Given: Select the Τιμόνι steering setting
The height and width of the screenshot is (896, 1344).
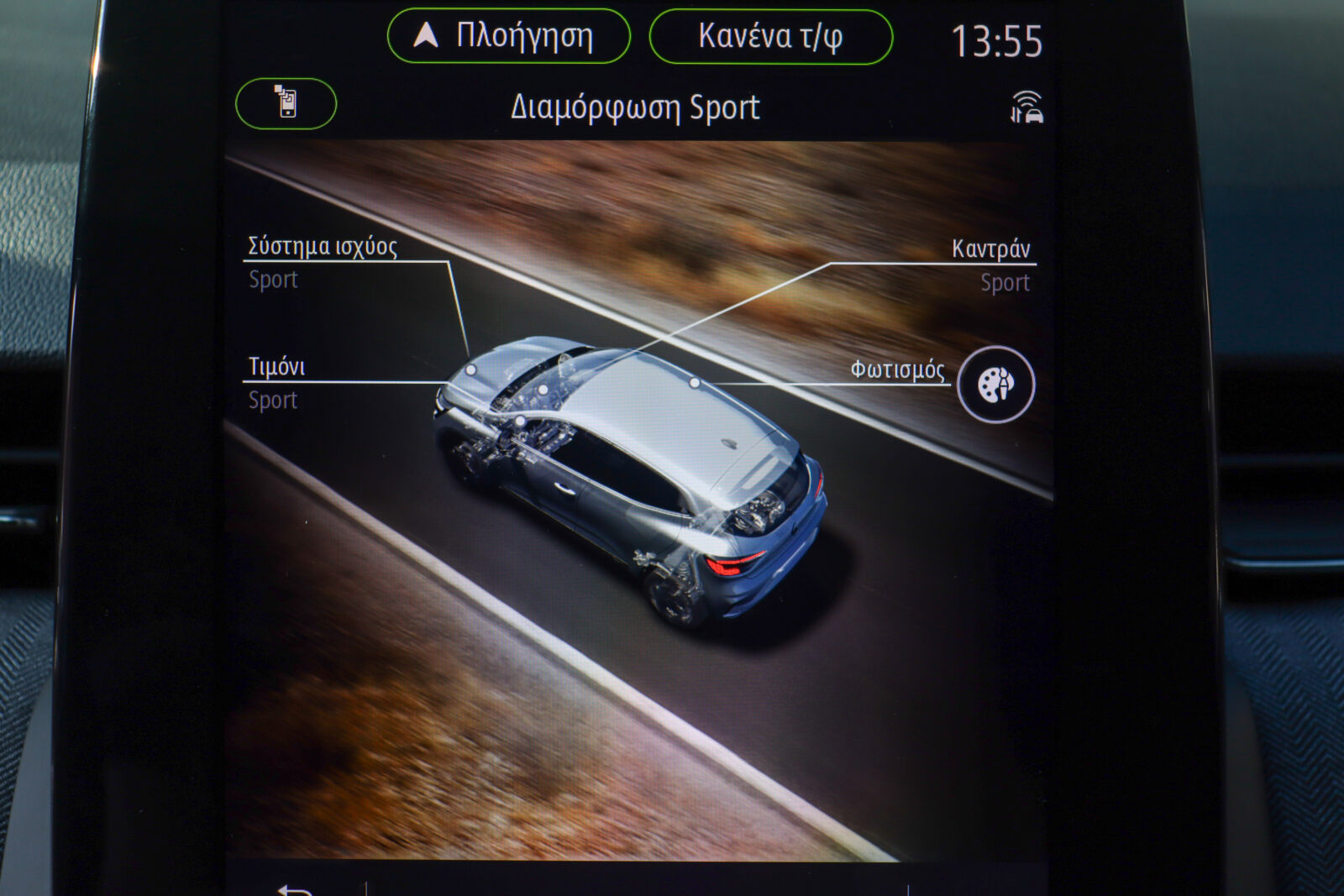Looking at the screenshot, I should pyautogui.click(x=276, y=382).
